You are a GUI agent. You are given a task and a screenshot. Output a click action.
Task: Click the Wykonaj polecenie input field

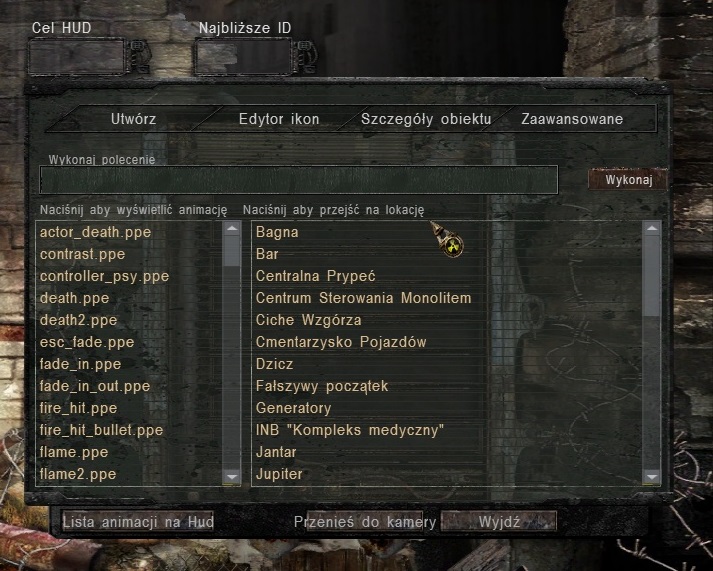tap(298, 180)
